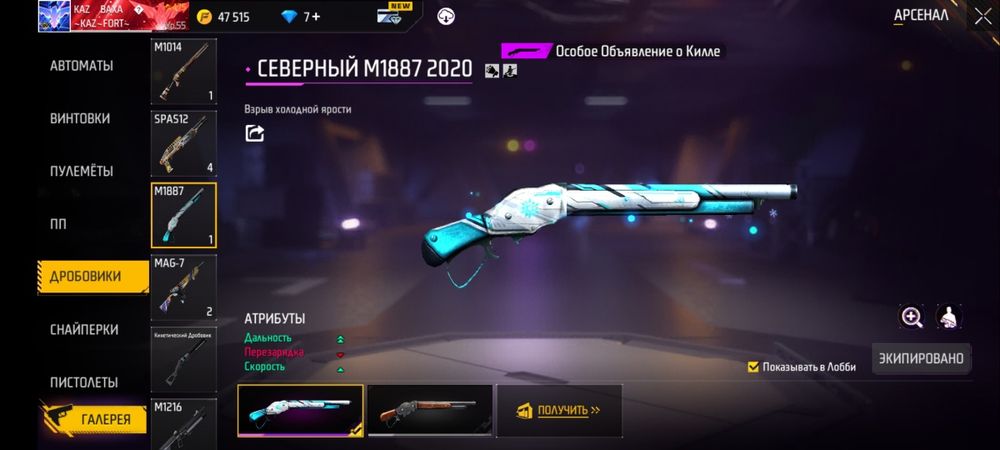Choose the Снайперки category

coord(85,329)
